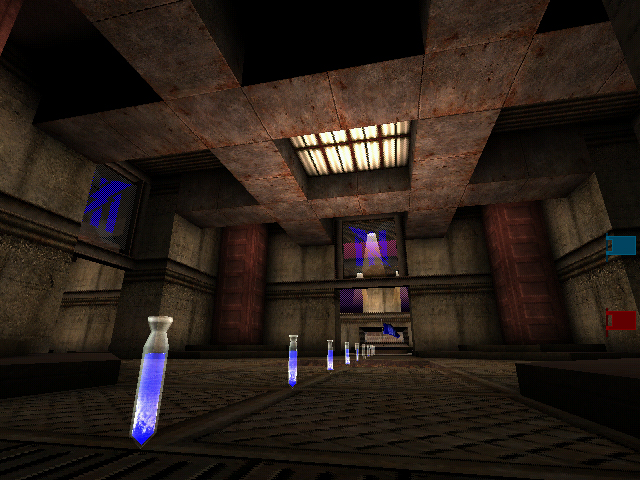This screenshot has width=640, height=480.
Task: Click the blue team flag icon
Action: [621, 246]
